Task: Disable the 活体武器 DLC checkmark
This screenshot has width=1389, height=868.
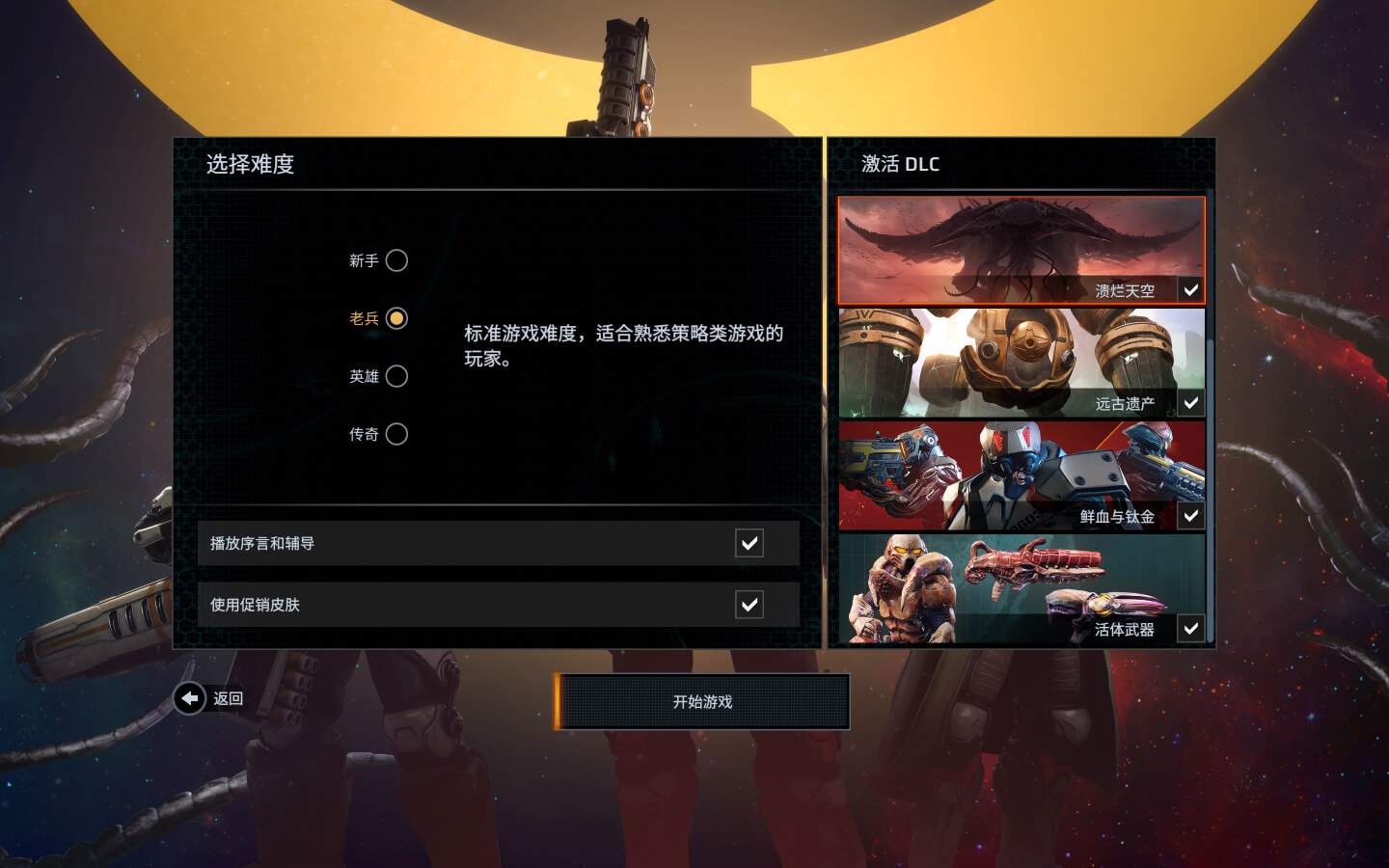Action: coord(1192,629)
